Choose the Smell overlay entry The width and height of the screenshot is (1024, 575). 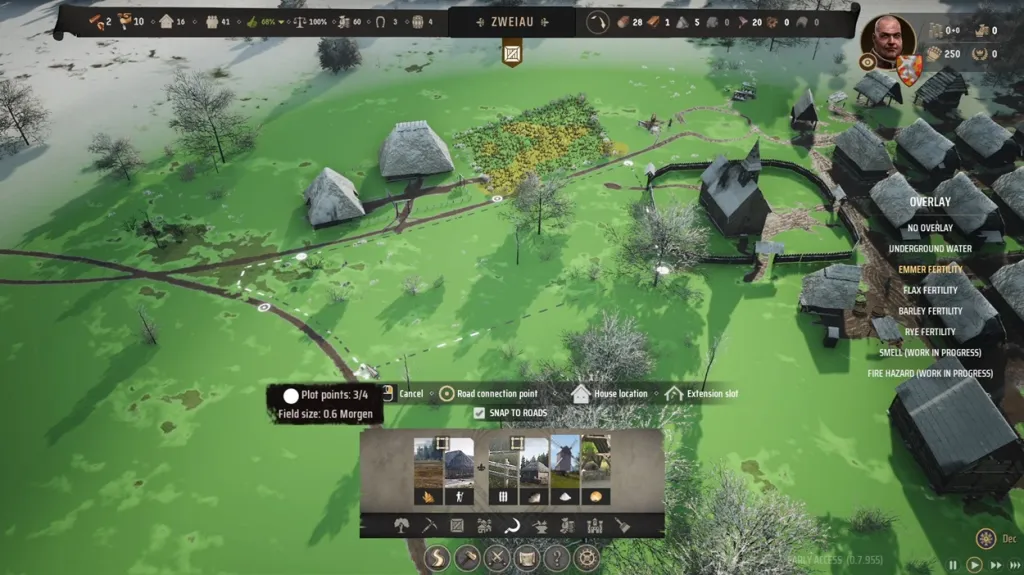click(x=930, y=353)
